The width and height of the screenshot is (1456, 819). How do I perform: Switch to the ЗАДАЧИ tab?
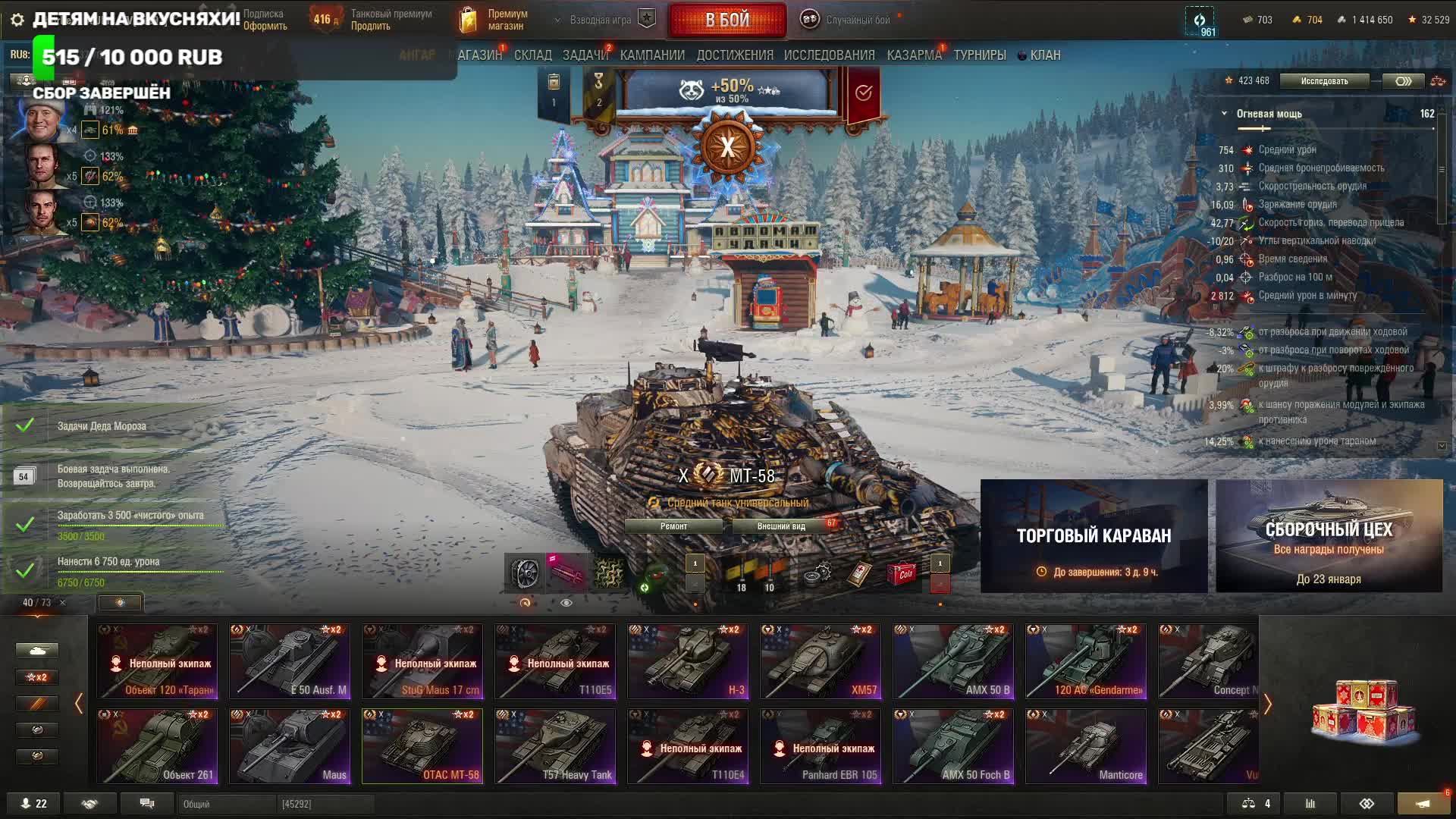585,55
